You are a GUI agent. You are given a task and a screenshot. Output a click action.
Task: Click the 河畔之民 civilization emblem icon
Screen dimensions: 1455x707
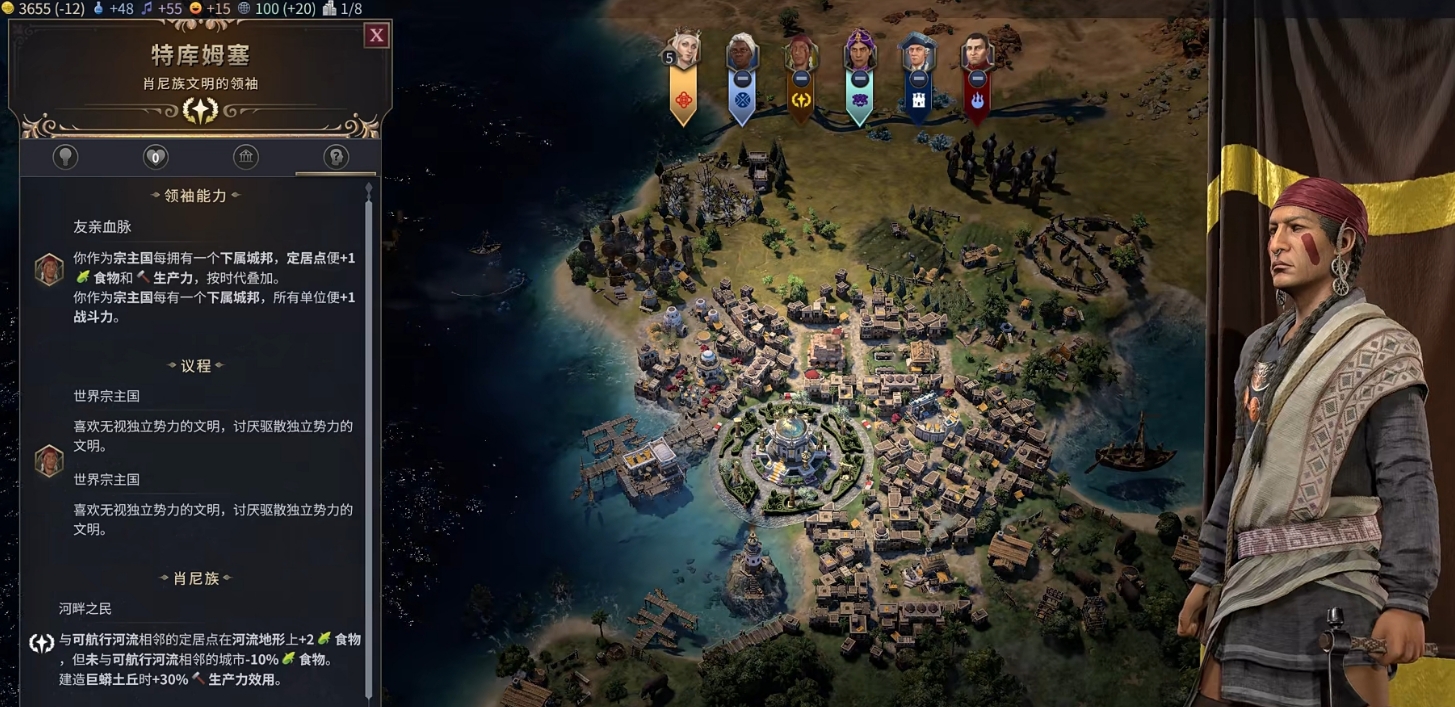pyautogui.click(x=41, y=643)
